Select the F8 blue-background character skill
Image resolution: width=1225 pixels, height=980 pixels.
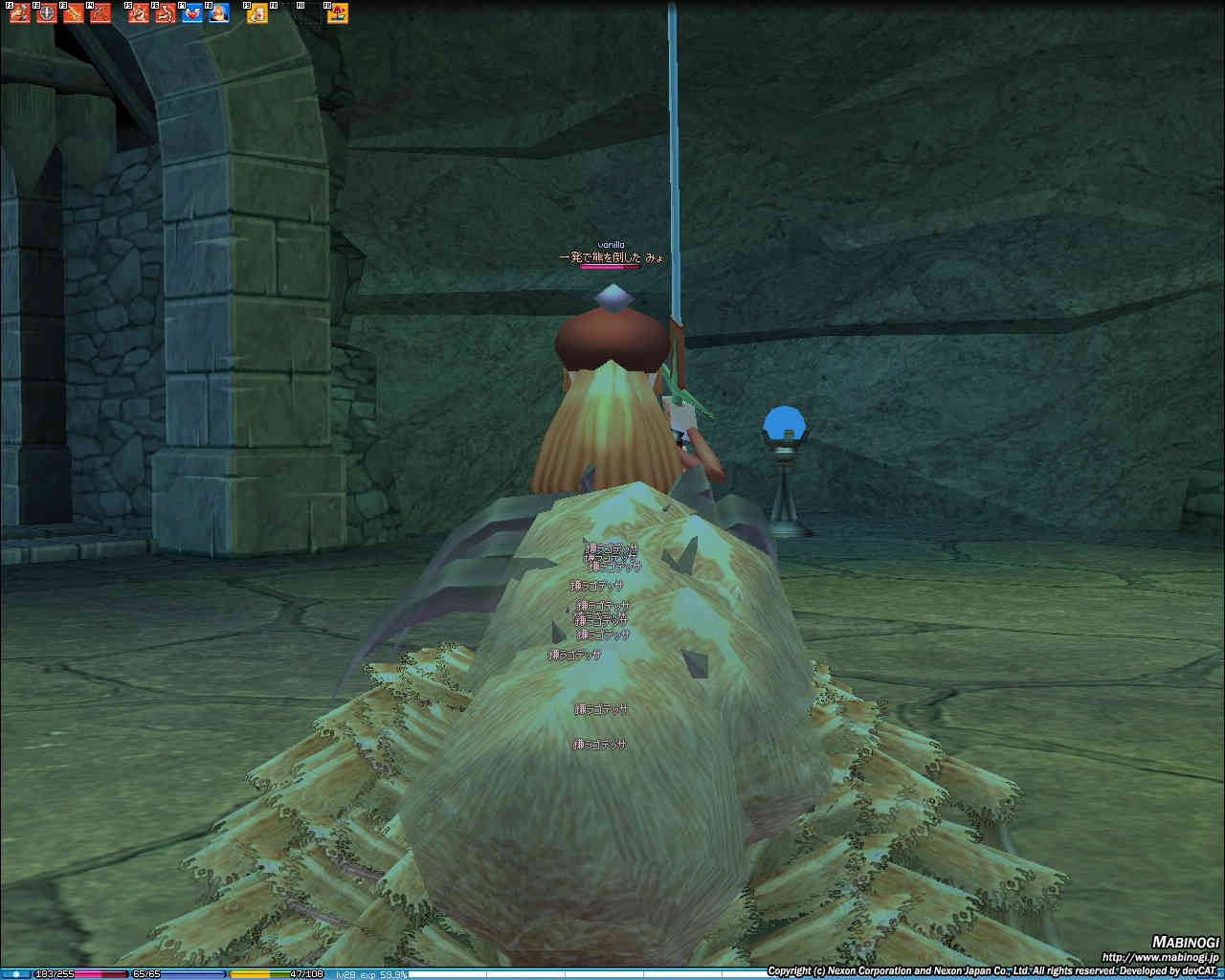click(x=219, y=13)
